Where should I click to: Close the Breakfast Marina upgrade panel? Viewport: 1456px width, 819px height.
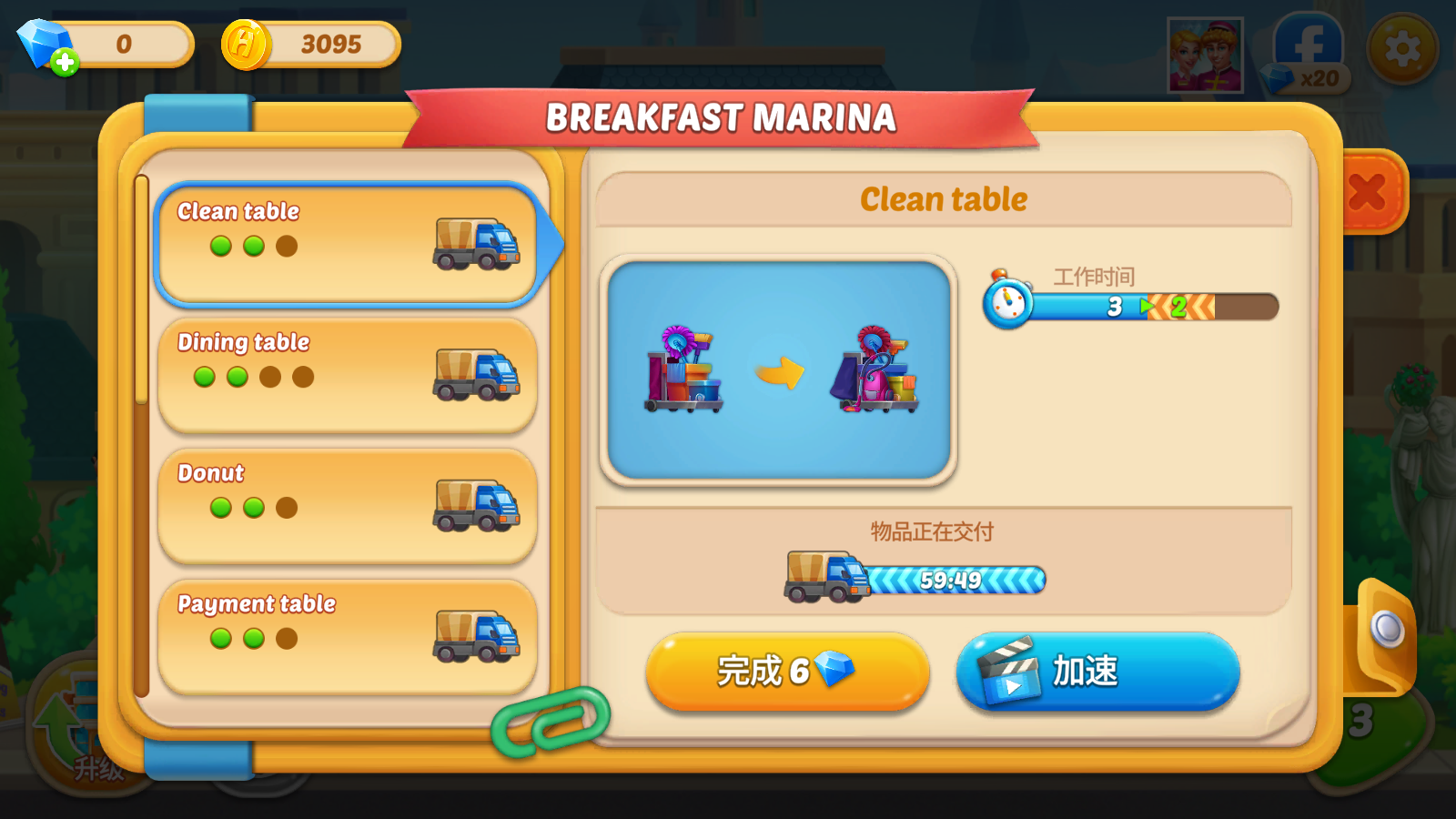point(1368,192)
